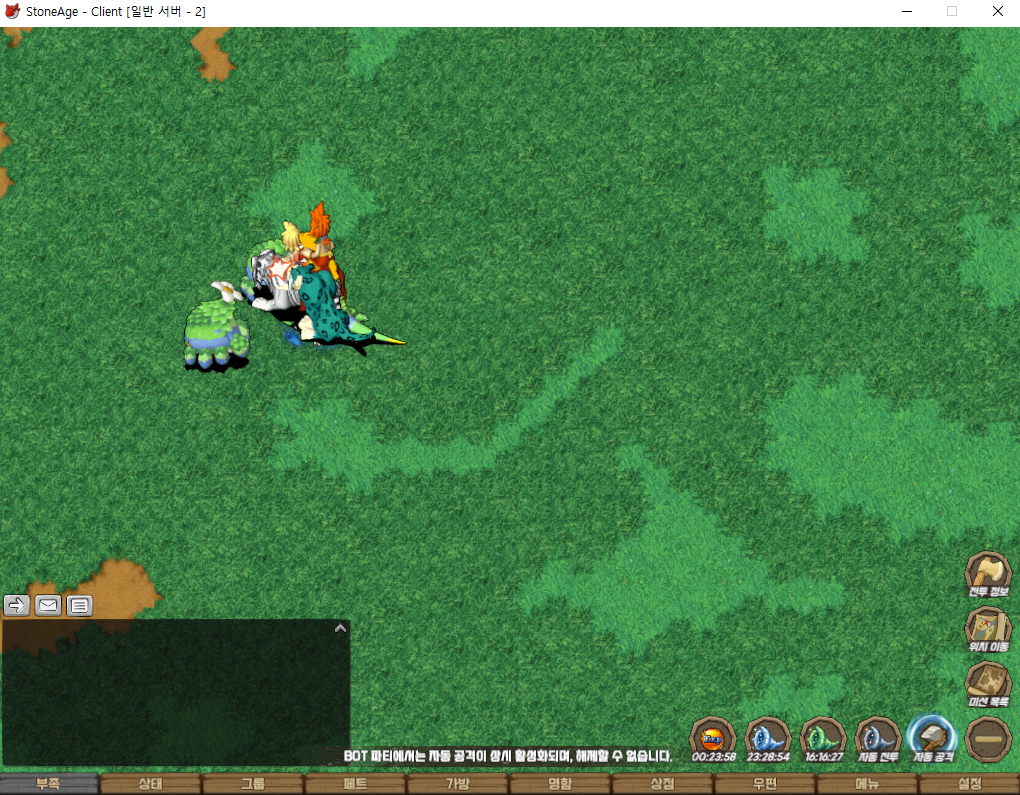Collapse the icon panel with minus button
The height and width of the screenshot is (795, 1020).
click(x=988, y=739)
